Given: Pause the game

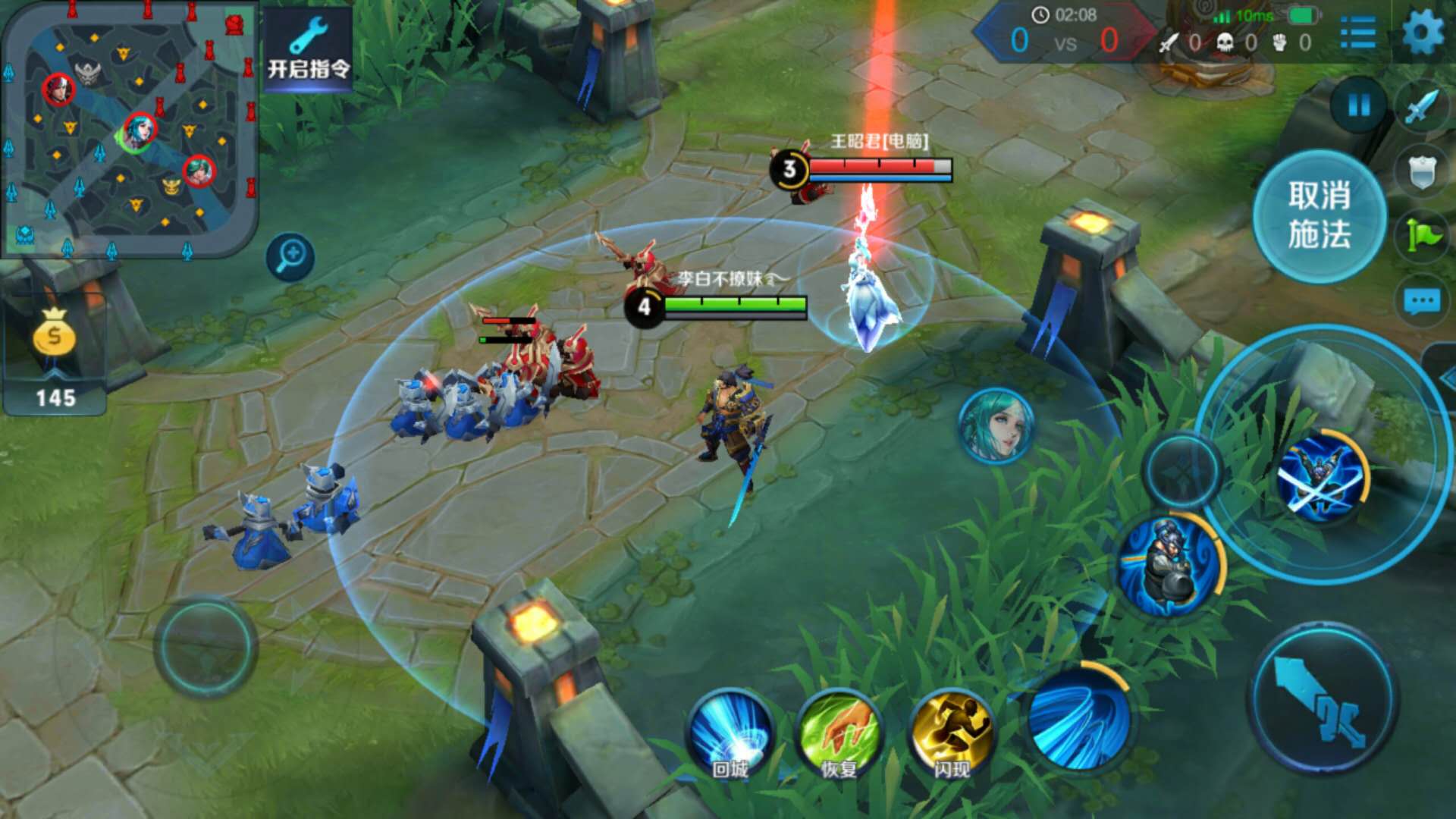Looking at the screenshot, I should [x=1358, y=105].
